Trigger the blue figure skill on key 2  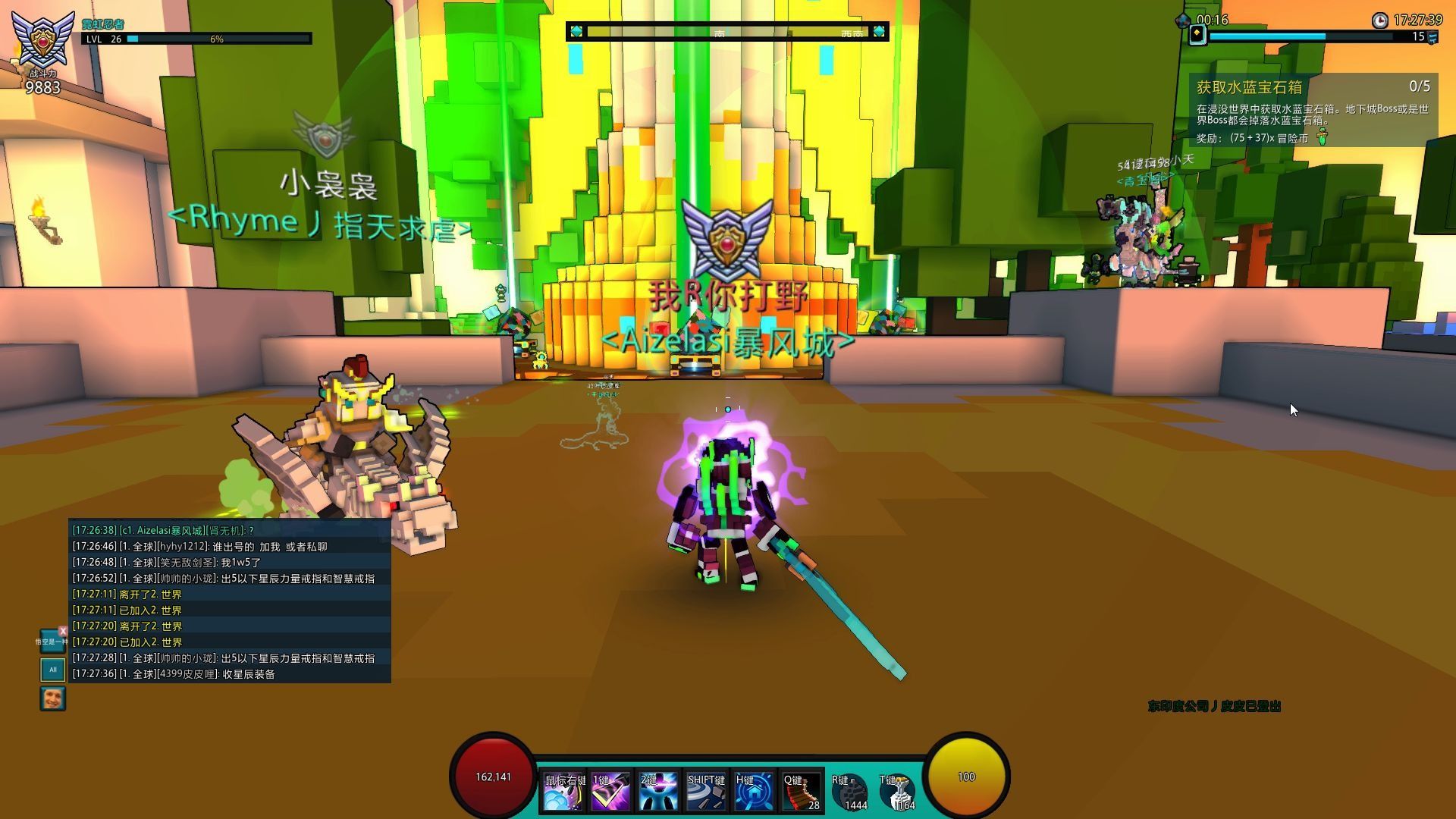click(x=657, y=791)
